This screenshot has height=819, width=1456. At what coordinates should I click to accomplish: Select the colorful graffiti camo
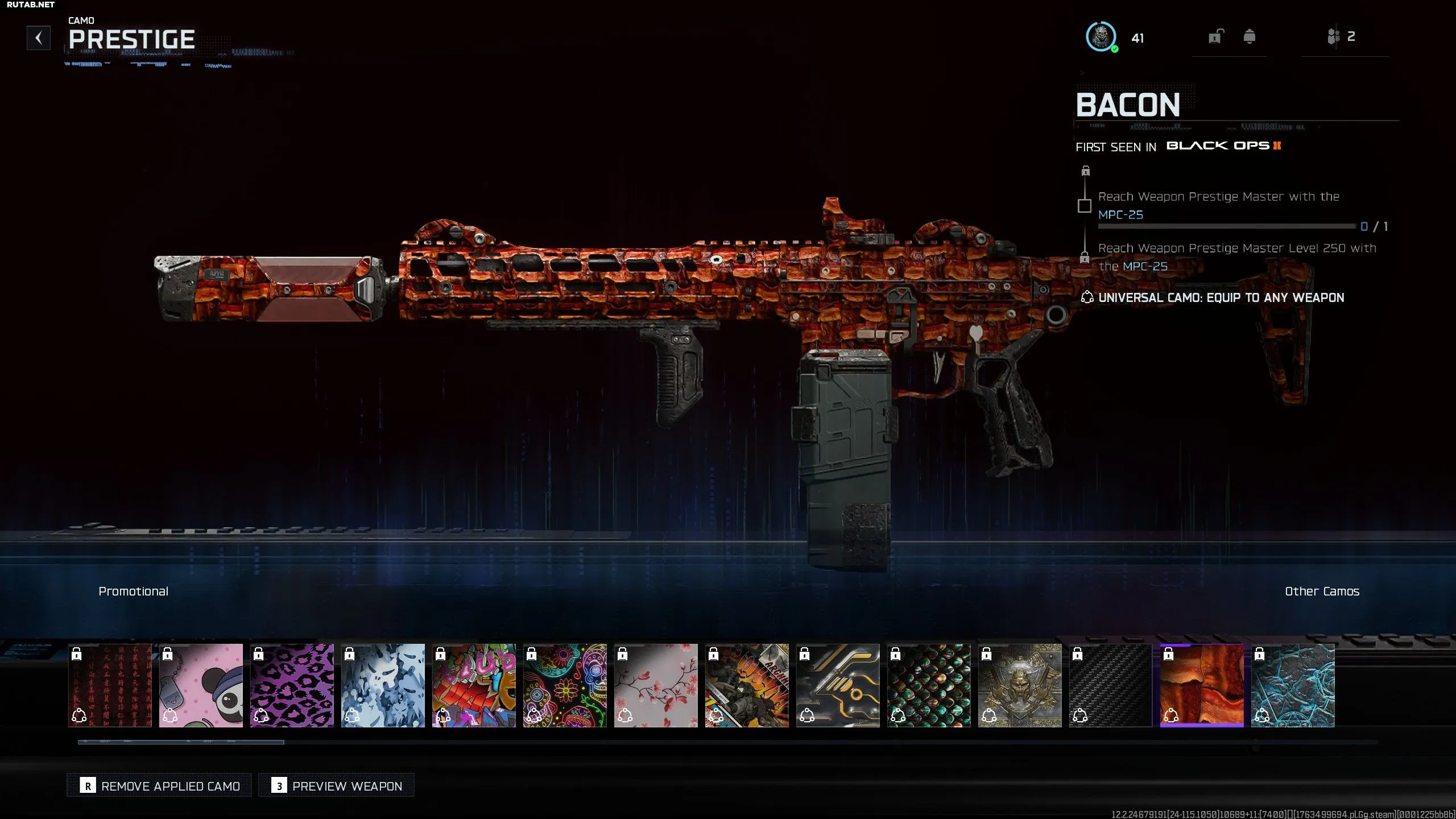(x=474, y=685)
